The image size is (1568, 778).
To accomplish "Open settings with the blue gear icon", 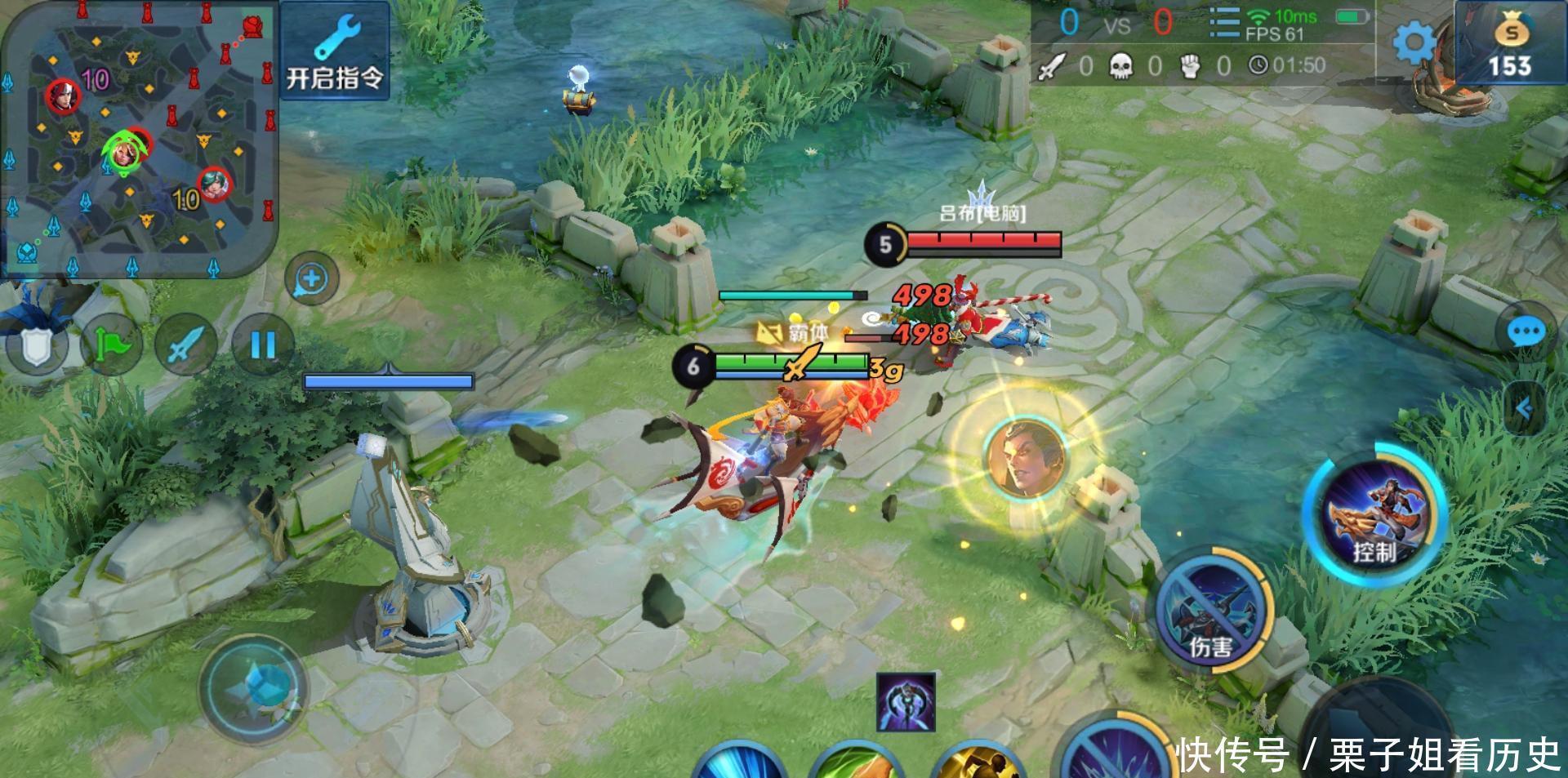I will click(x=1414, y=42).
